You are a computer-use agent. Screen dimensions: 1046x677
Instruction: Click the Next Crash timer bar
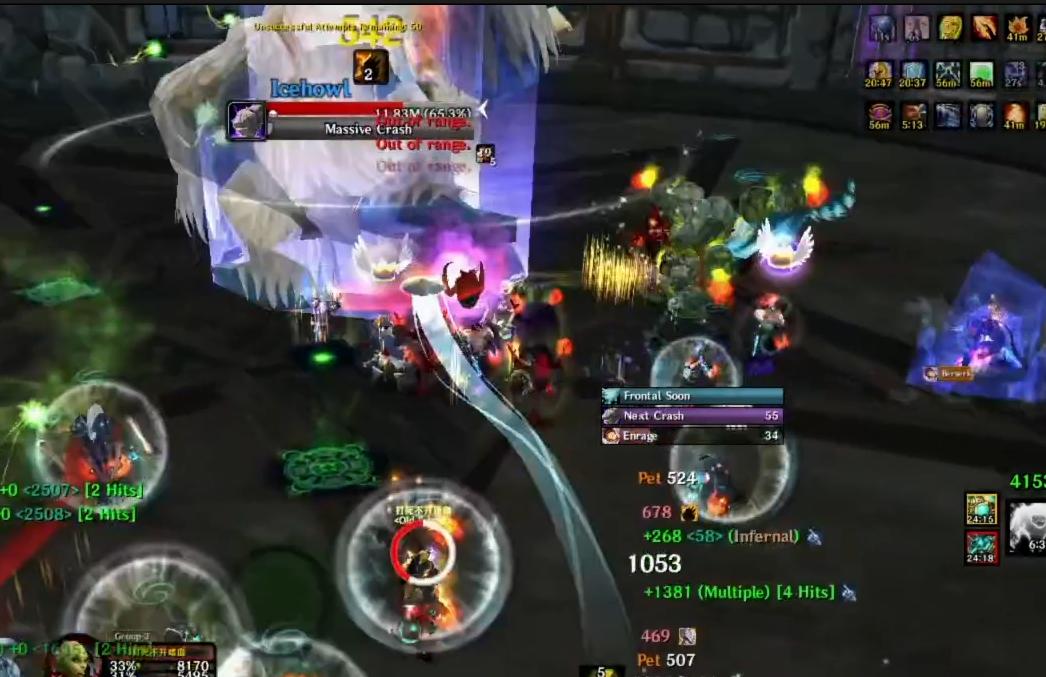[x=692, y=416]
